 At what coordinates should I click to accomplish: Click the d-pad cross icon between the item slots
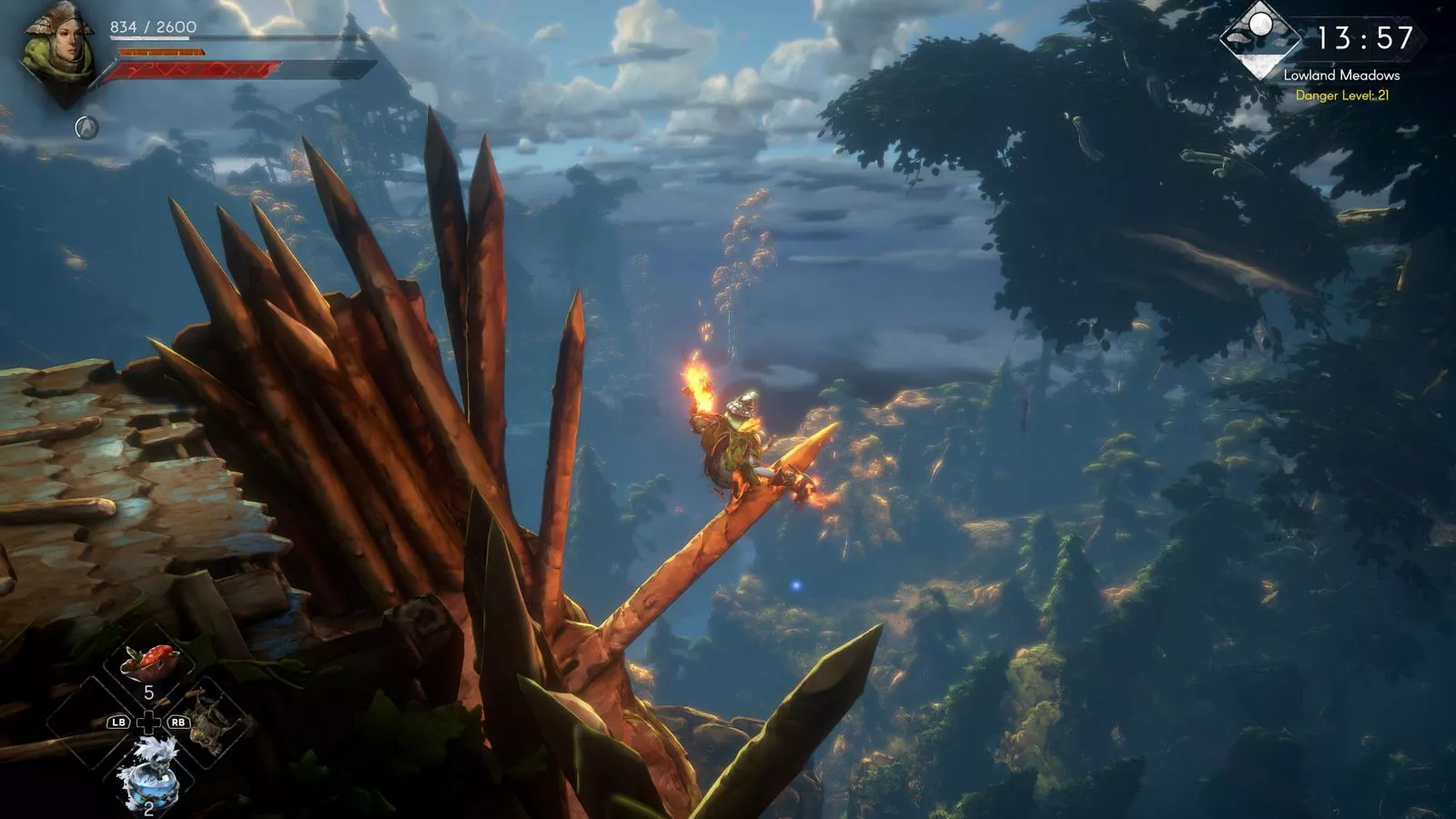(149, 723)
